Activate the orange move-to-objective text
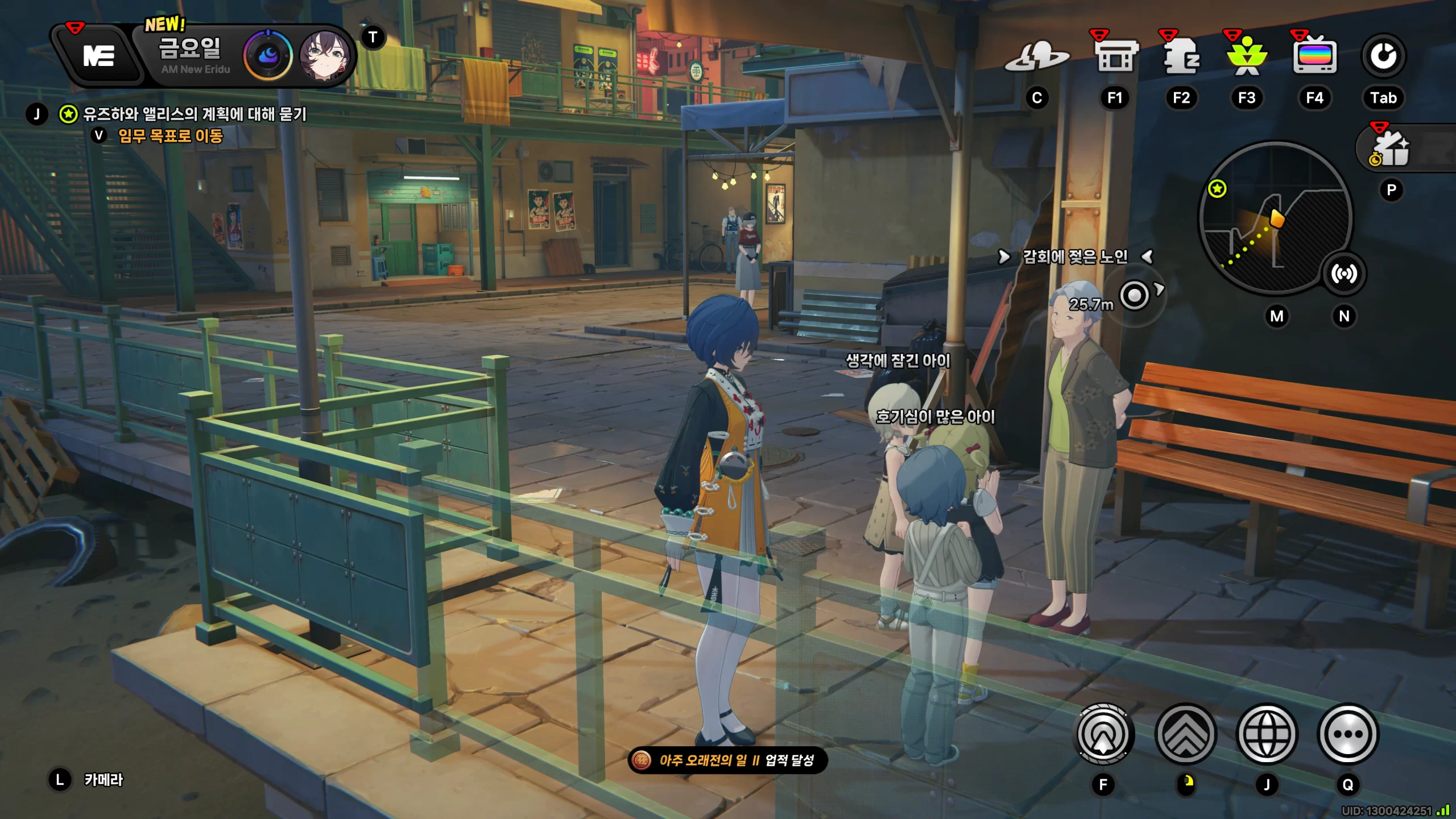Screen dimensions: 1456x819 (170, 136)
